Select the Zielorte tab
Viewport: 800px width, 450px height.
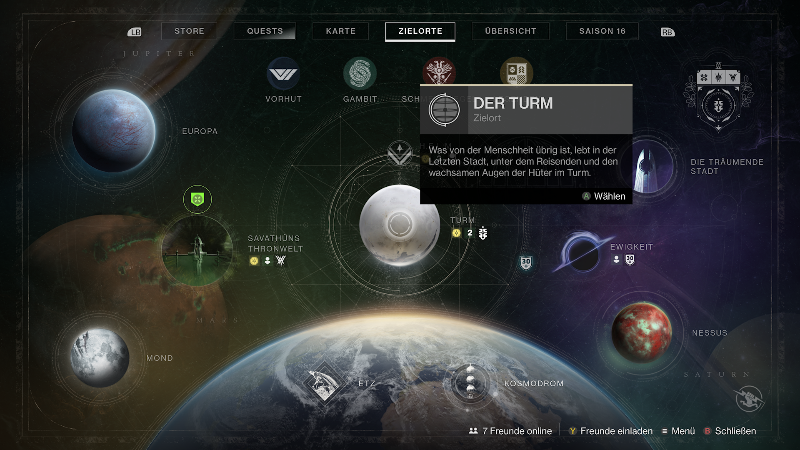pos(420,31)
